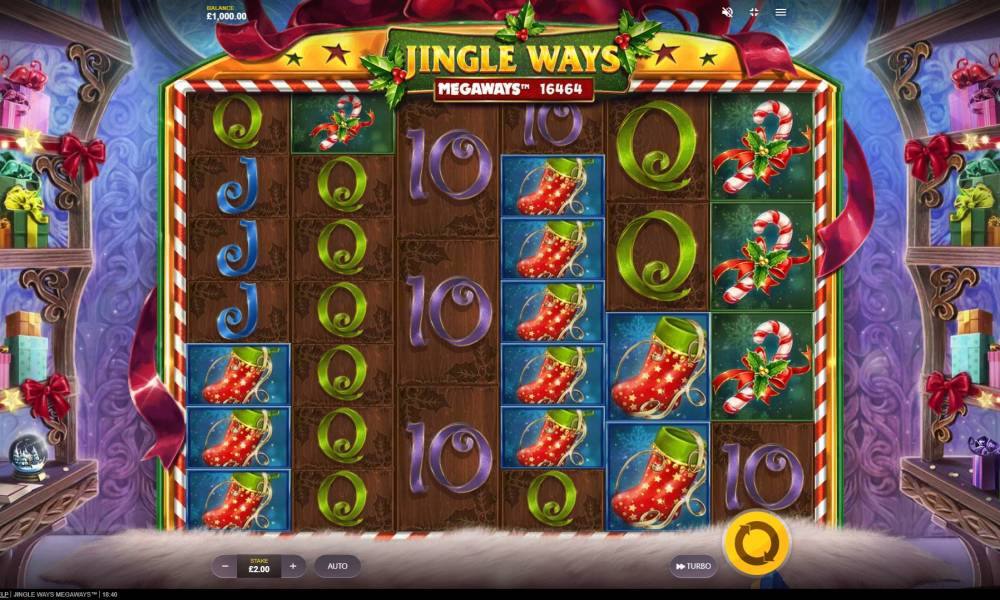This screenshot has height=600, width=1000.
Task: Spin the reels with the yellow button
Action: (x=757, y=544)
